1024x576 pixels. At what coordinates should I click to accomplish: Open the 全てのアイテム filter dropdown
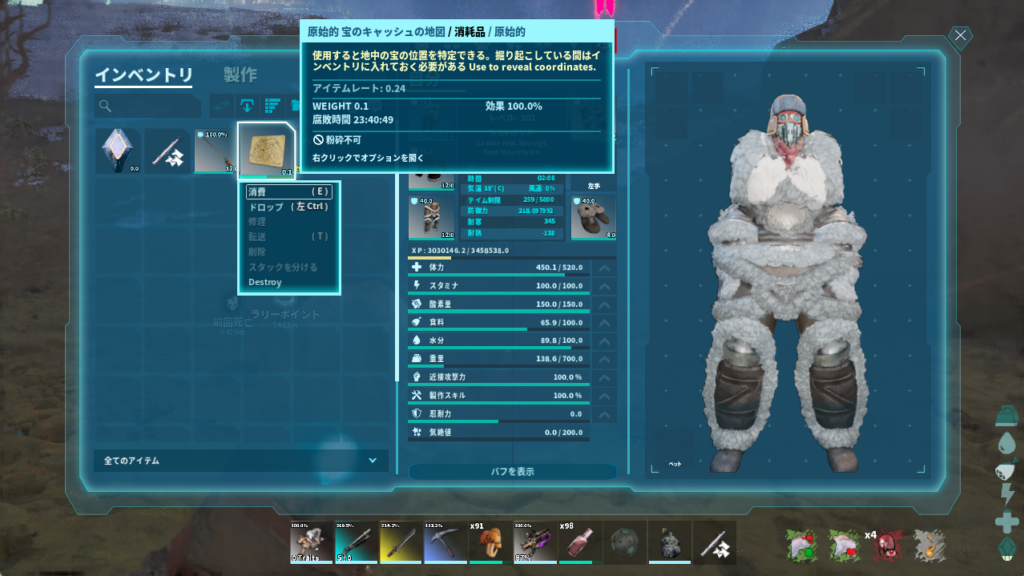click(240, 461)
